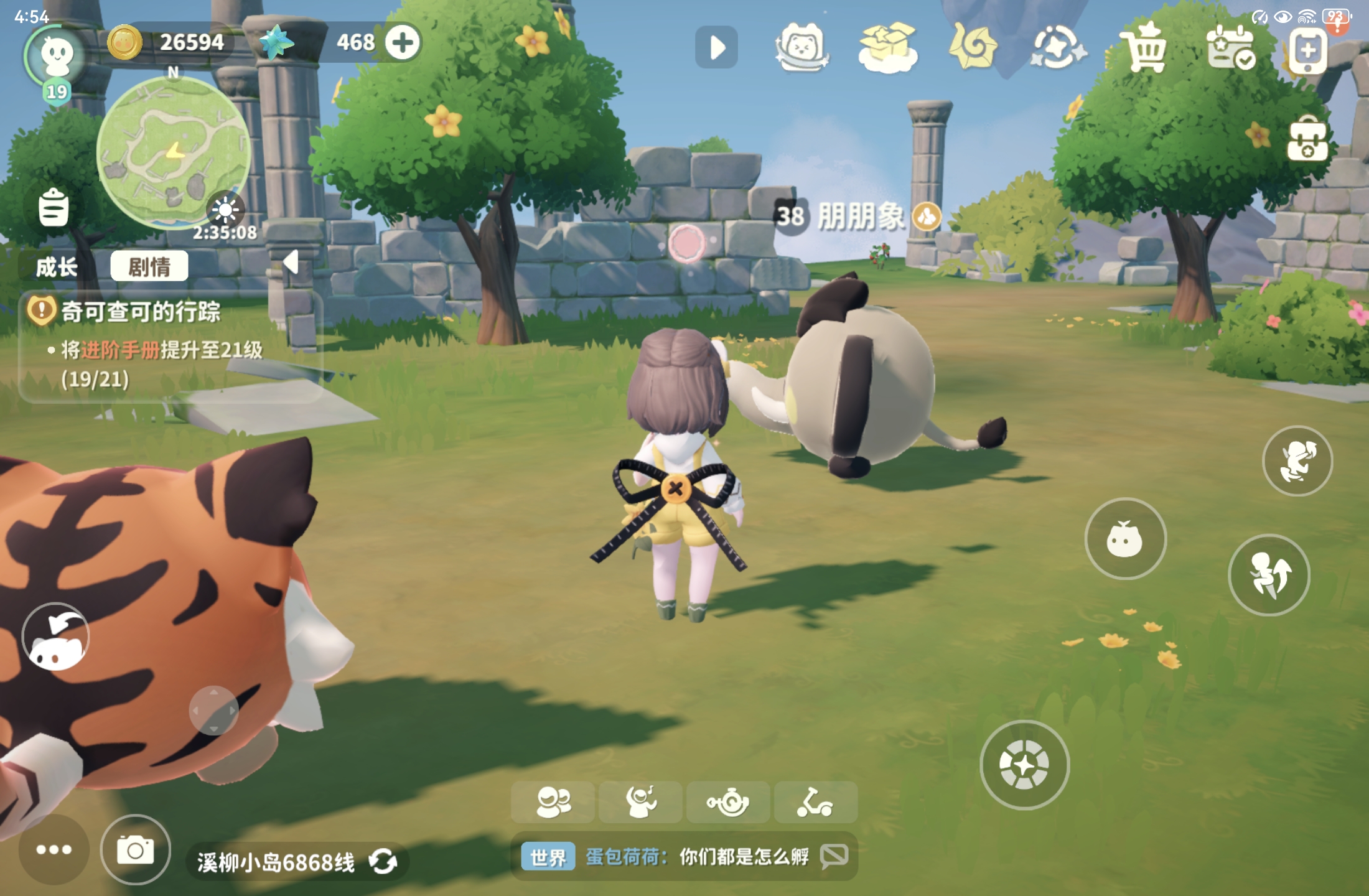Image resolution: width=1369 pixels, height=896 pixels.
Task: Add more star gems with plus button
Action: click(x=403, y=42)
